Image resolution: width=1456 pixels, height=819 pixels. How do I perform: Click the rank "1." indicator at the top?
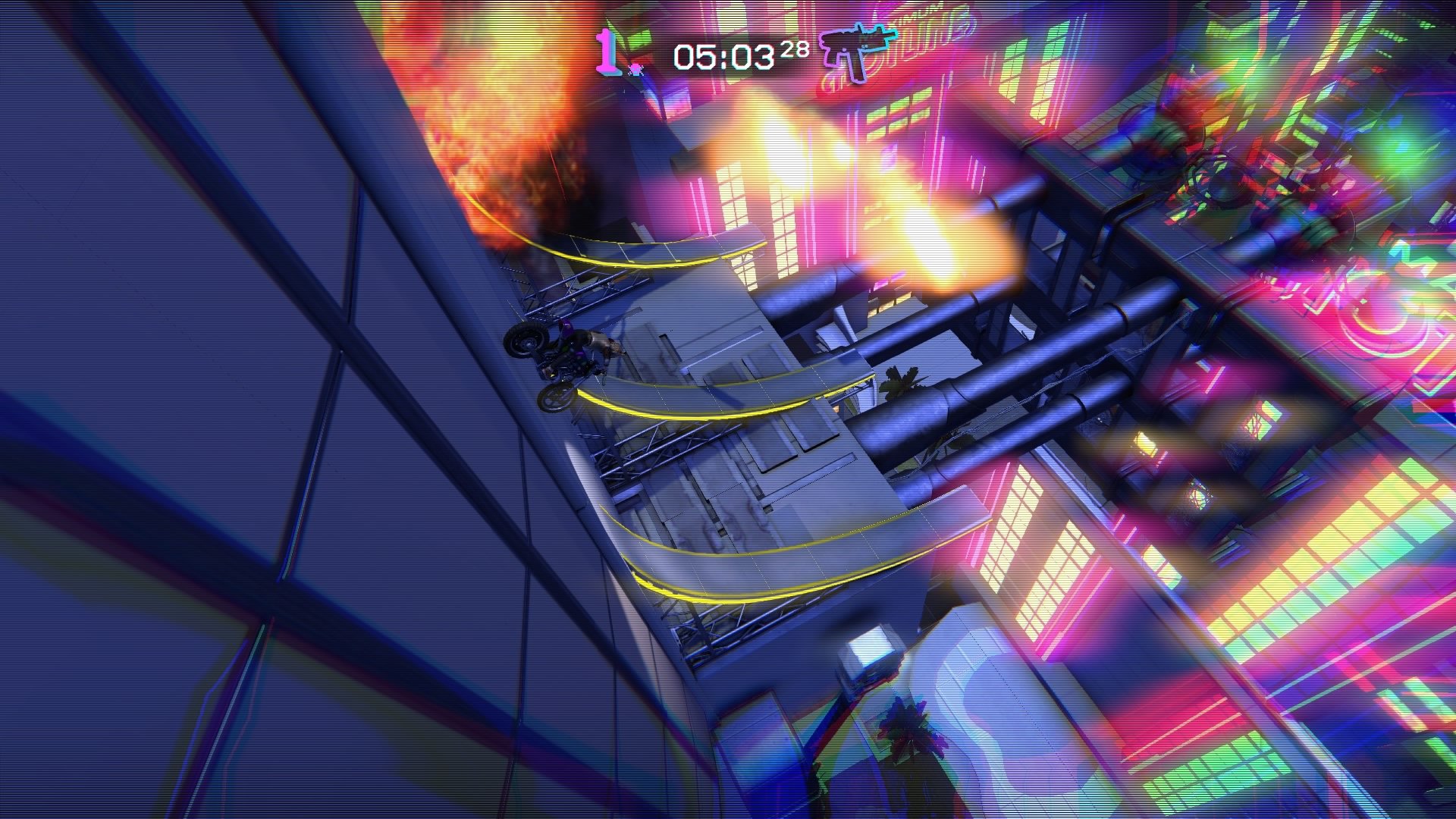pos(607,52)
